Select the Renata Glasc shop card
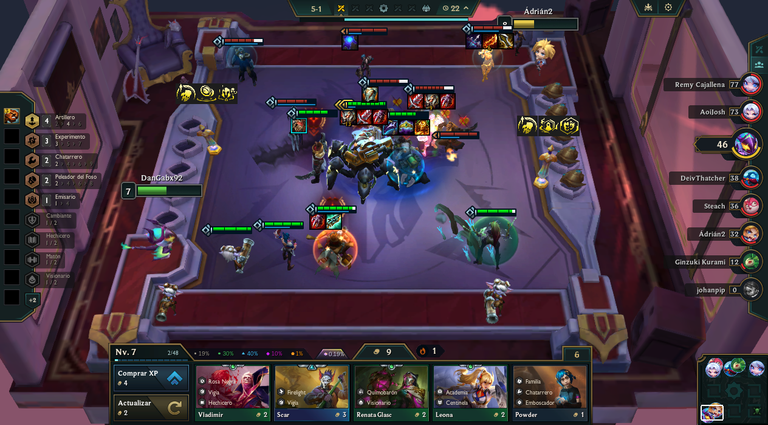Viewport: 768px width, 425px height. tap(391, 391)
